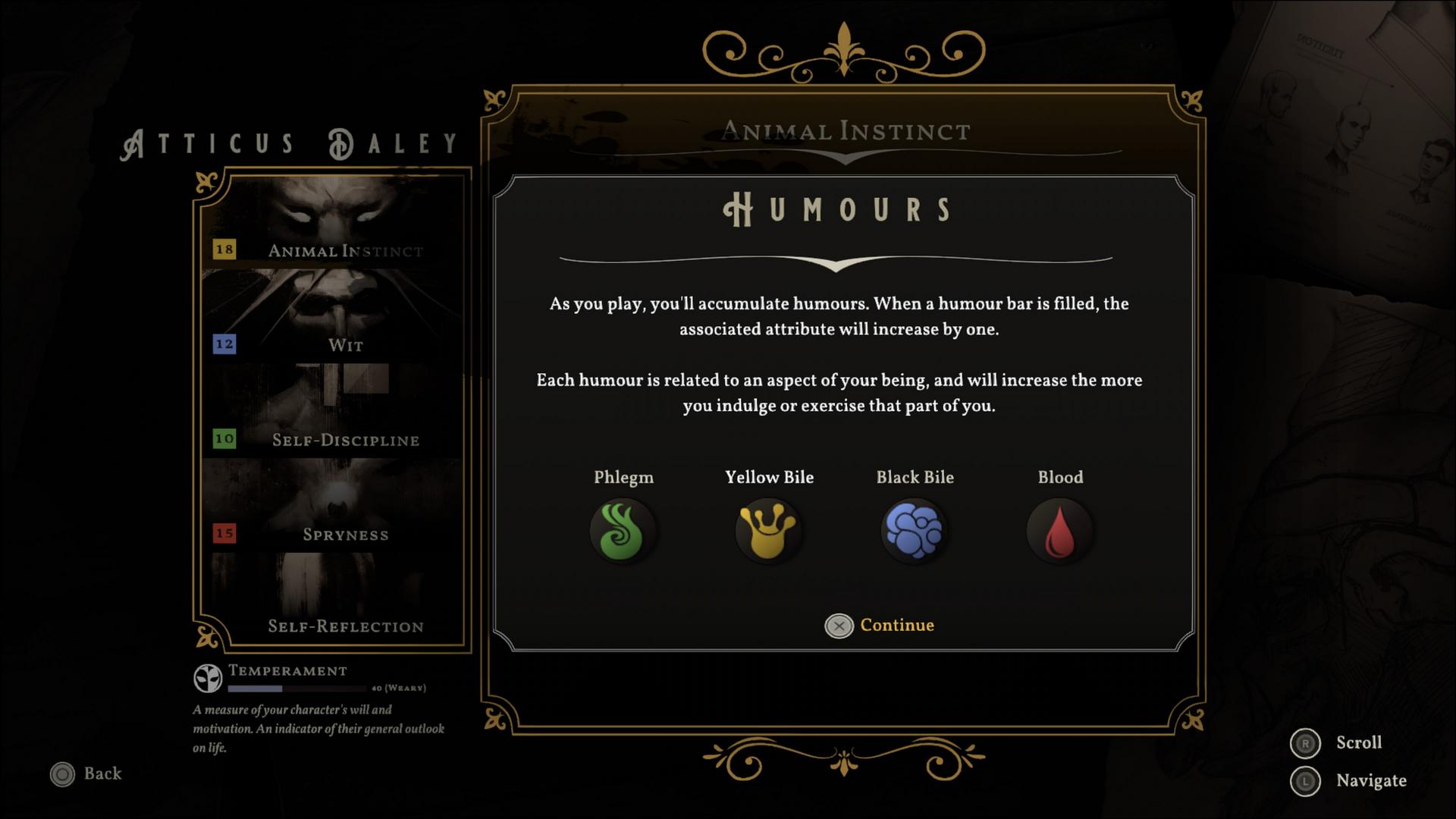Click the green Phlegm humour icon
This screenshot has width=1456, height=819.
tap(623, 531)
